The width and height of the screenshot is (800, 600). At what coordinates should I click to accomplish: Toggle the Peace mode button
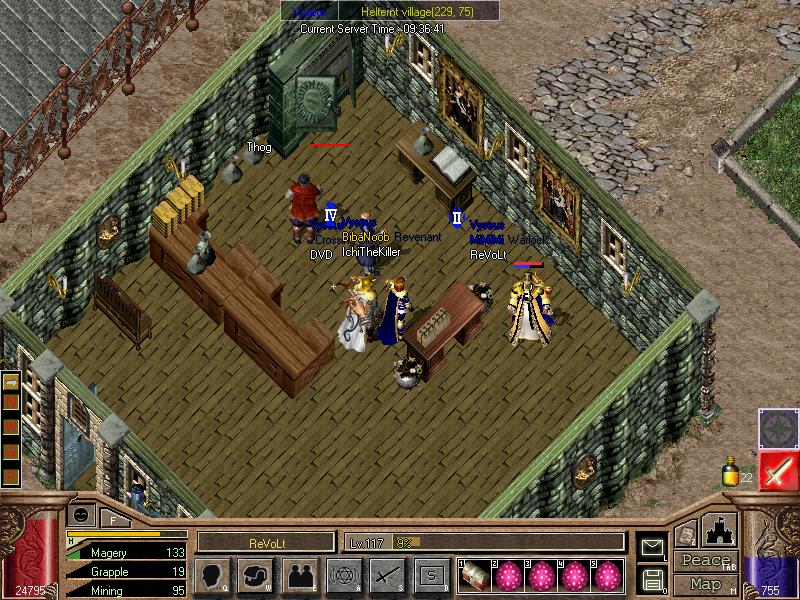coord(703,561)
